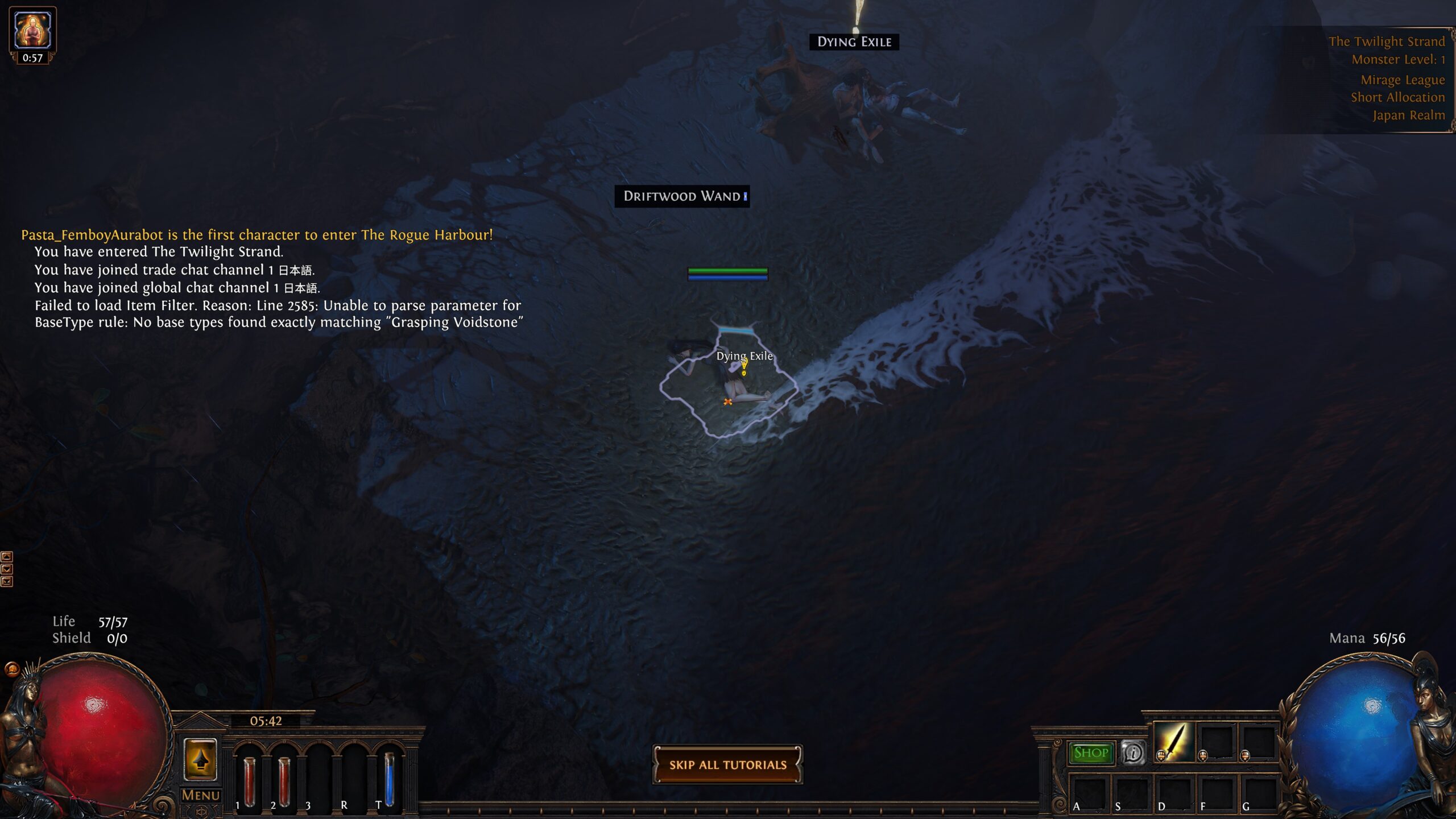Open the Menu button

[x=200, y=795]
